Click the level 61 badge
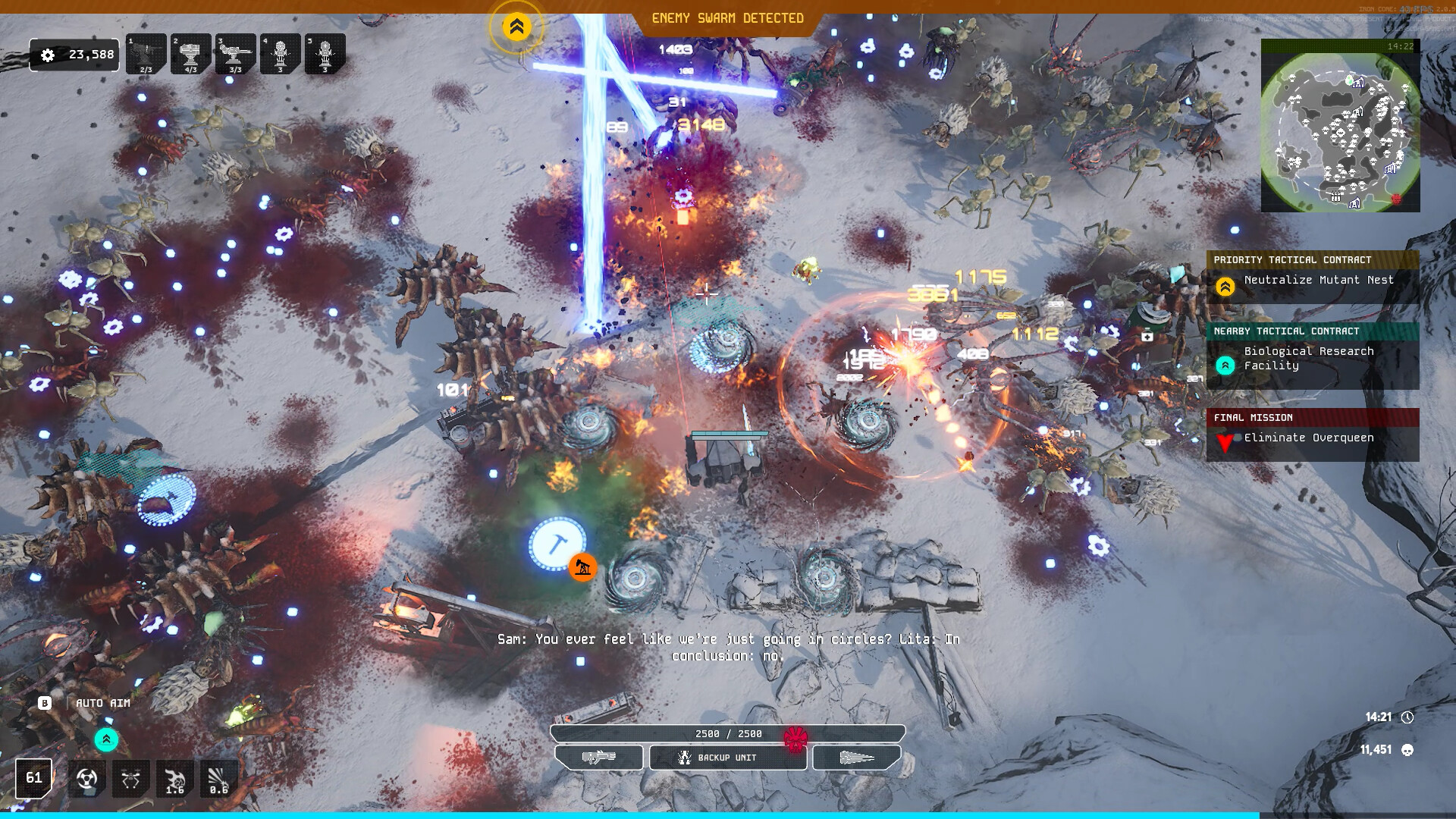This screenshot has width=1456, height=819. 34,778
